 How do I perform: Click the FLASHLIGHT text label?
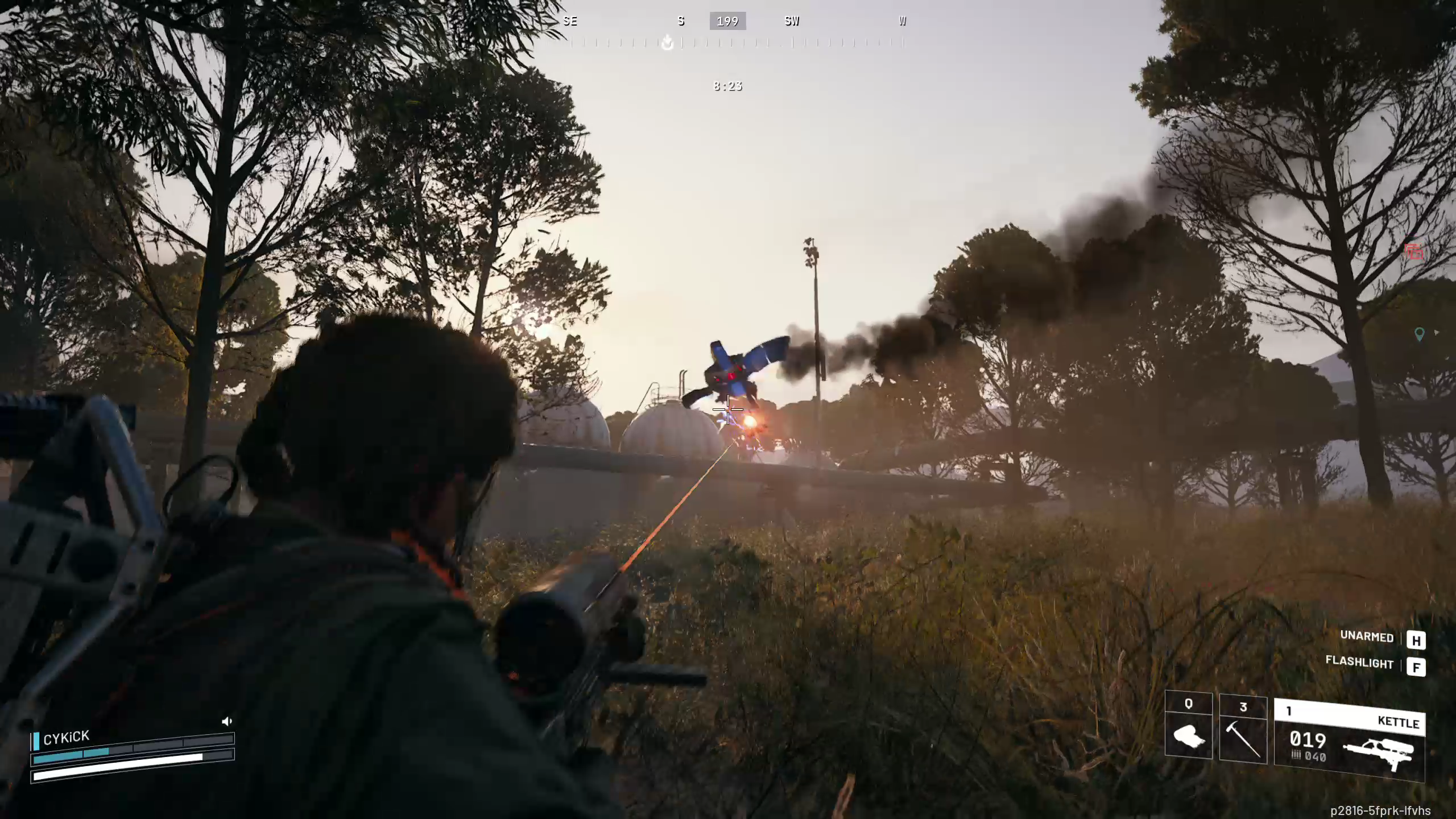1359,664
